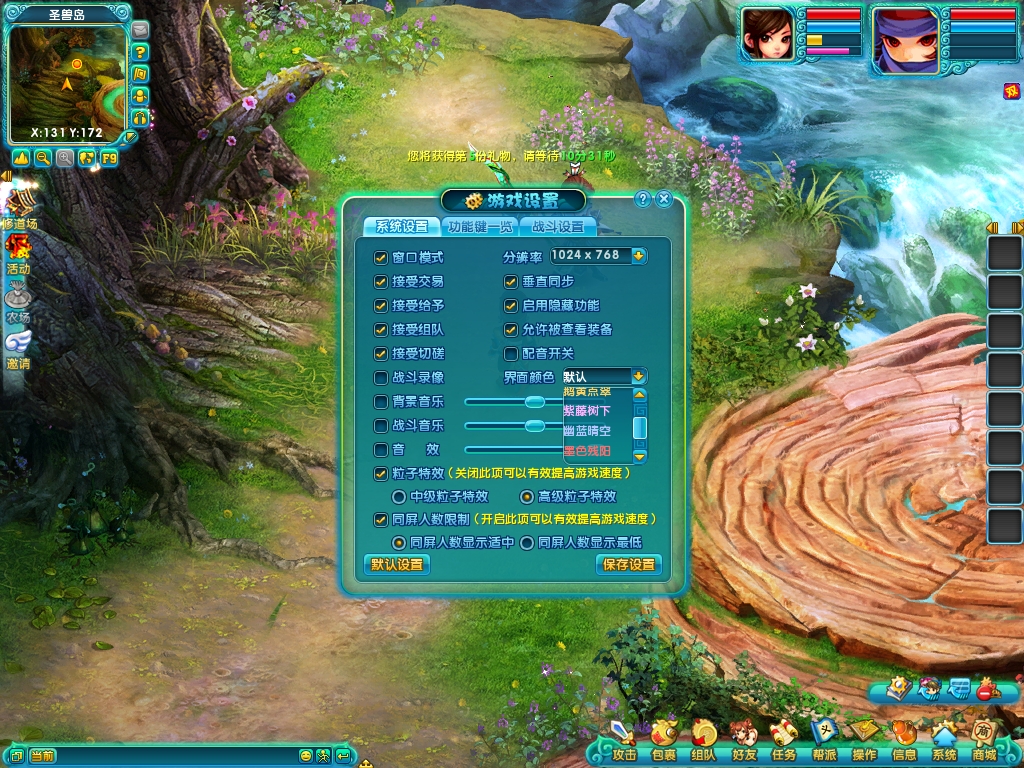1024x768 pixels.
Task: Switch to the 功能键一览 tab
Action: tap(480, 227)
